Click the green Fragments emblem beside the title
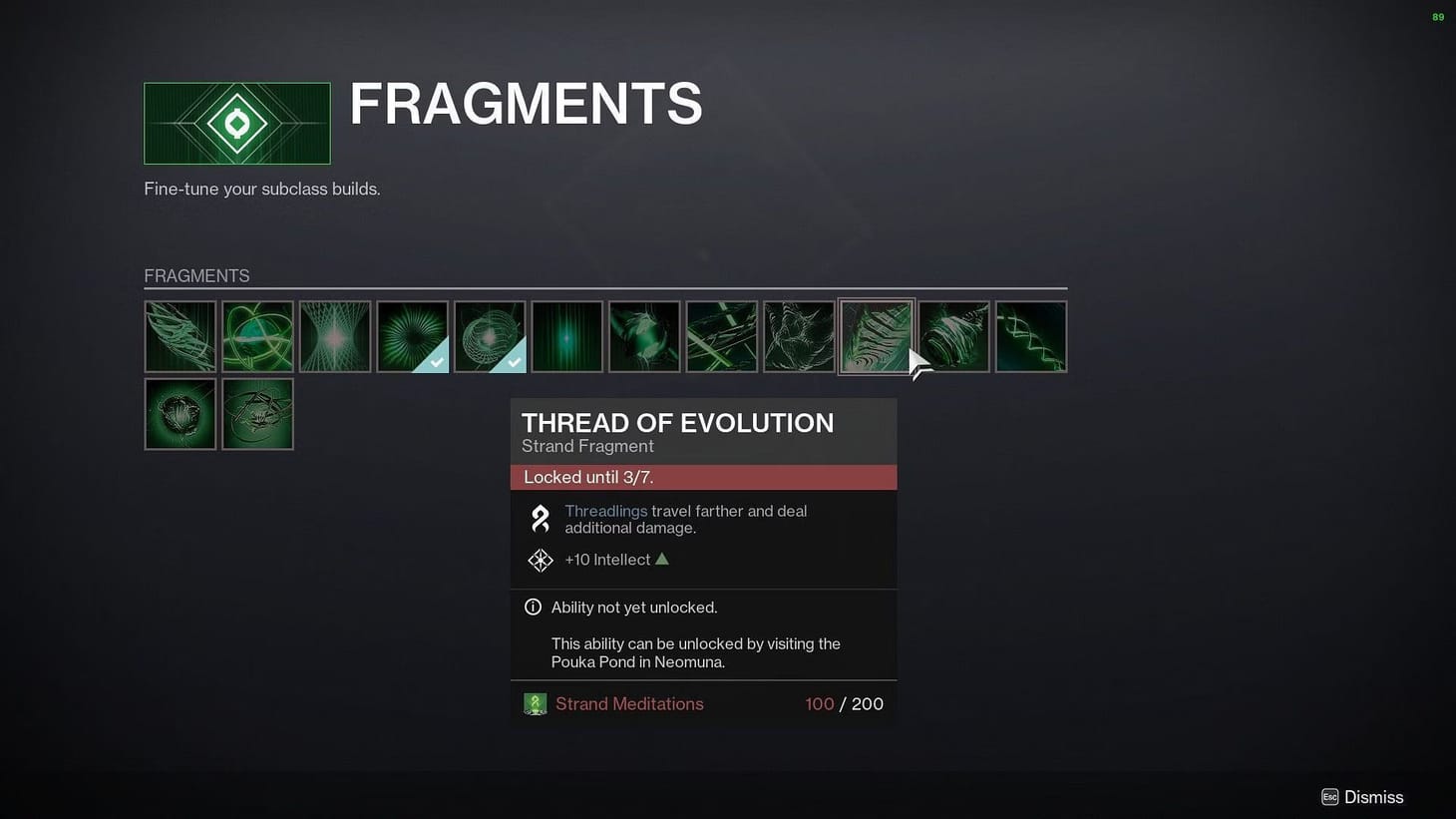The image size is (1456, 819). coord(236,122)
